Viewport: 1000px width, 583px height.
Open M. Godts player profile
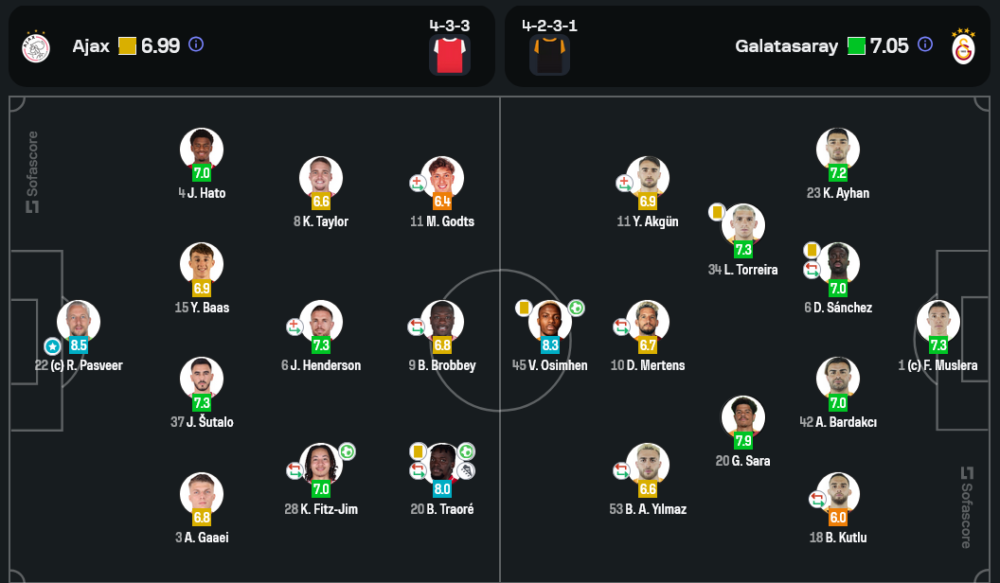442,178
